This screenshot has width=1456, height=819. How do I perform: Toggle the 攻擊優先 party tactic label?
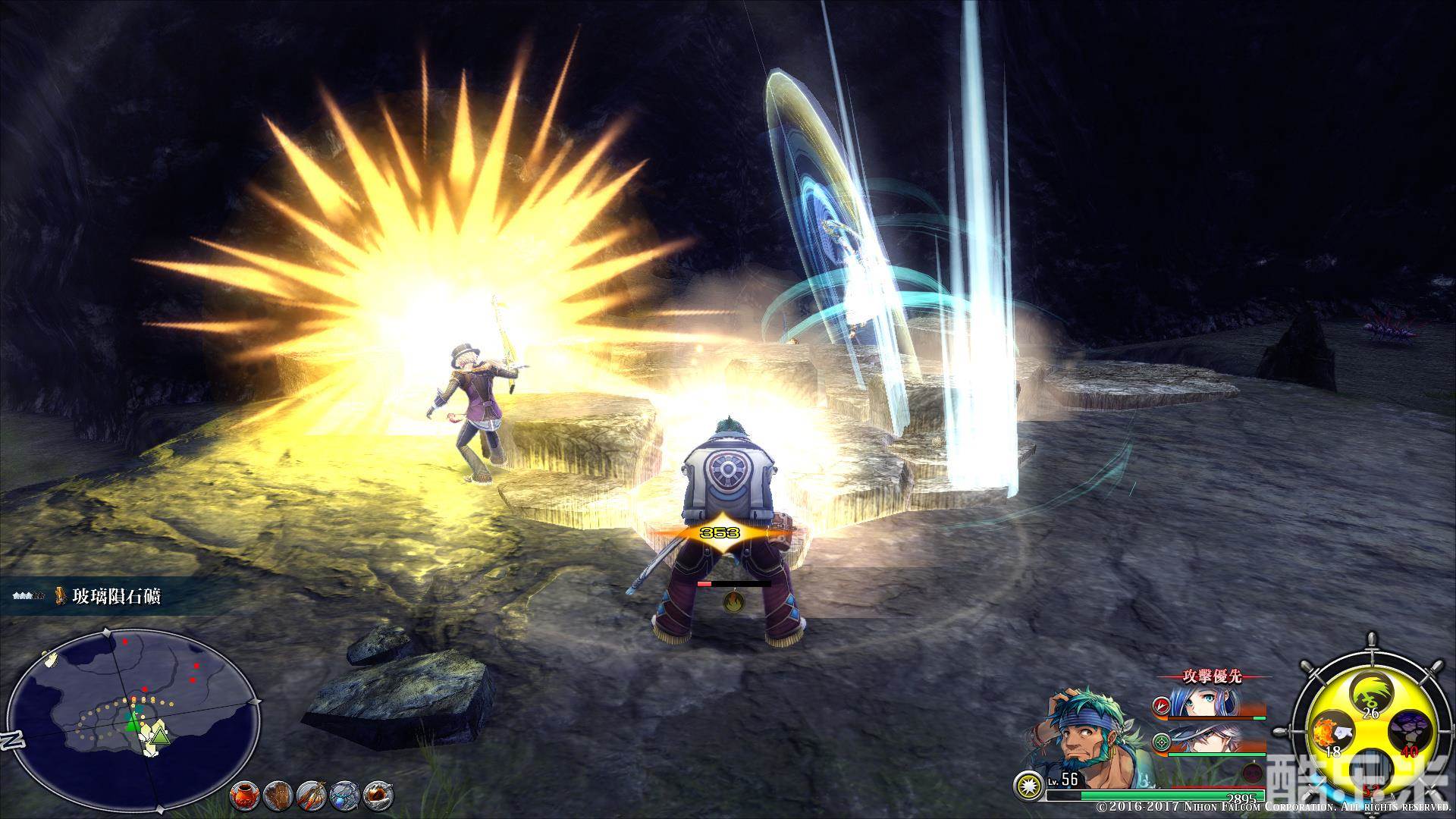(x=1213, y=677)
